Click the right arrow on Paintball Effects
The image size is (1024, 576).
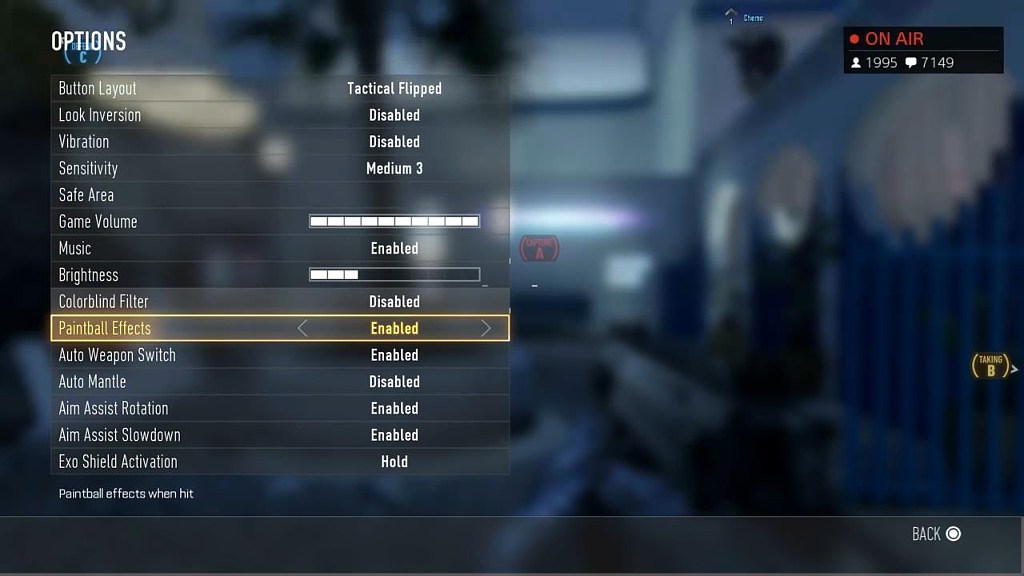pos(486,328)
